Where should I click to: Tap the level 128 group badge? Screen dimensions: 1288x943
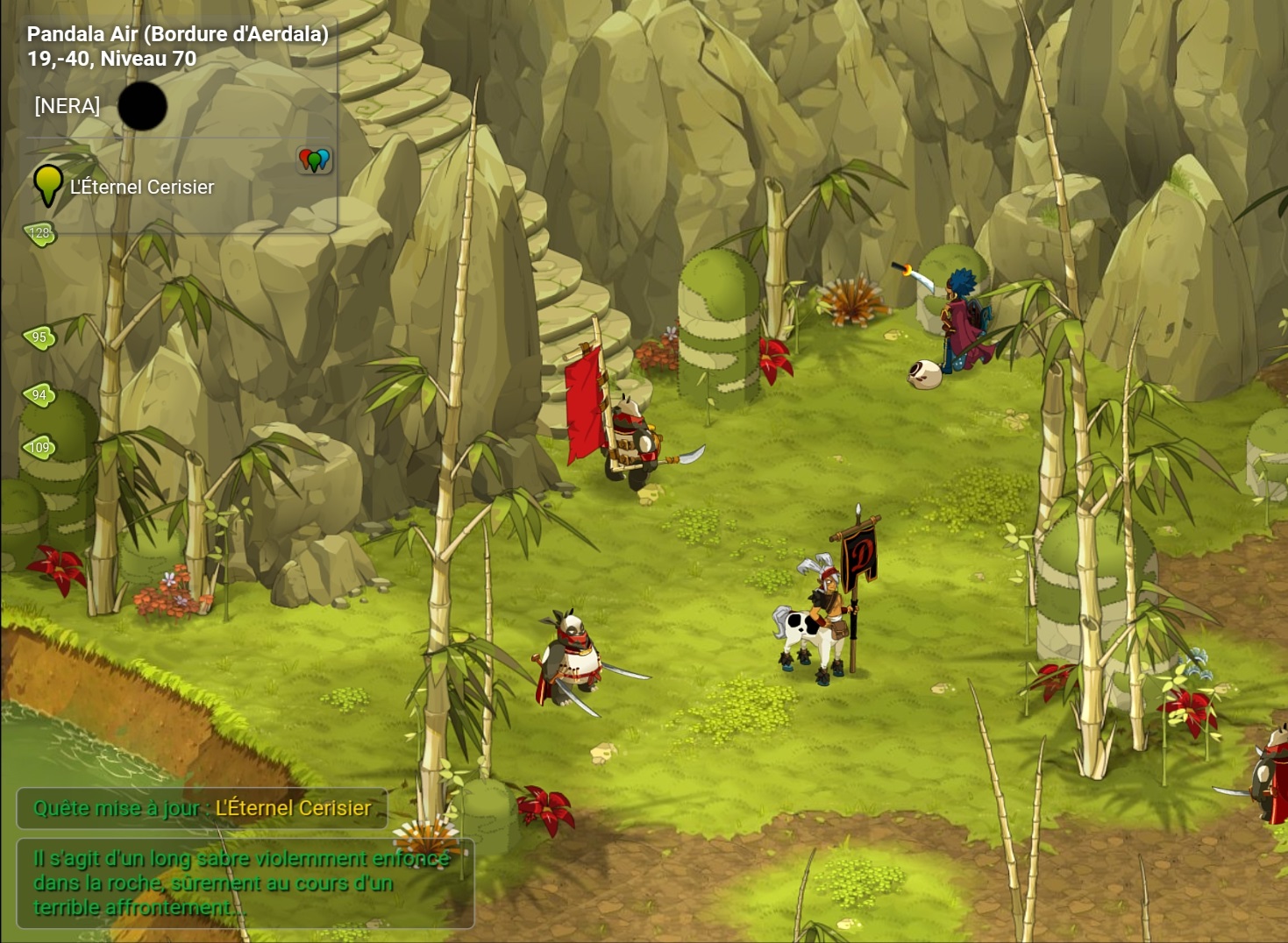coord(39,233)
